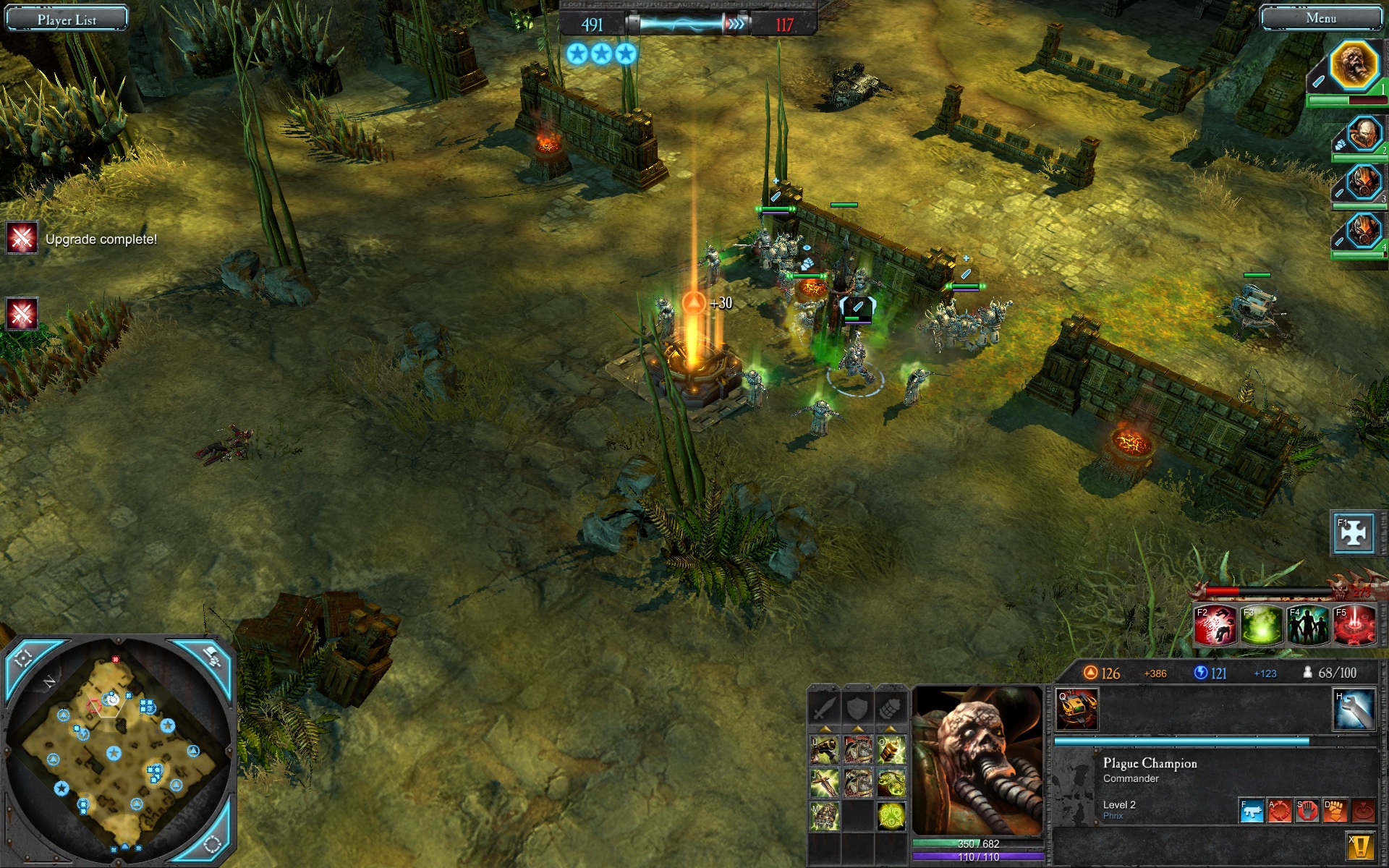The height and width of the screenshot is (868, 1389).
Task: Click the Upgrade complete notification icon
Action: (x=22, y=238)
